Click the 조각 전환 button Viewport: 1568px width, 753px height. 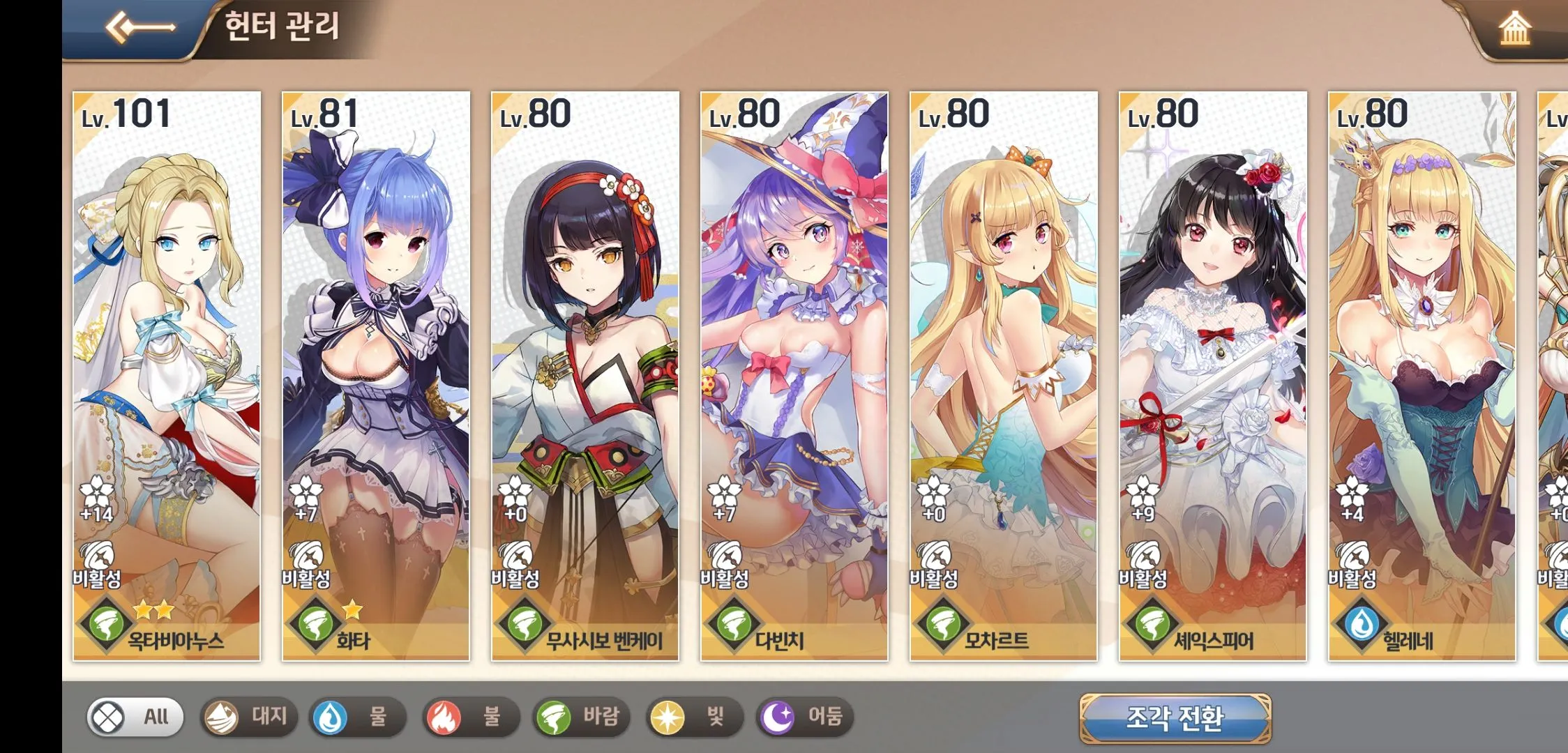(1175, 718)
